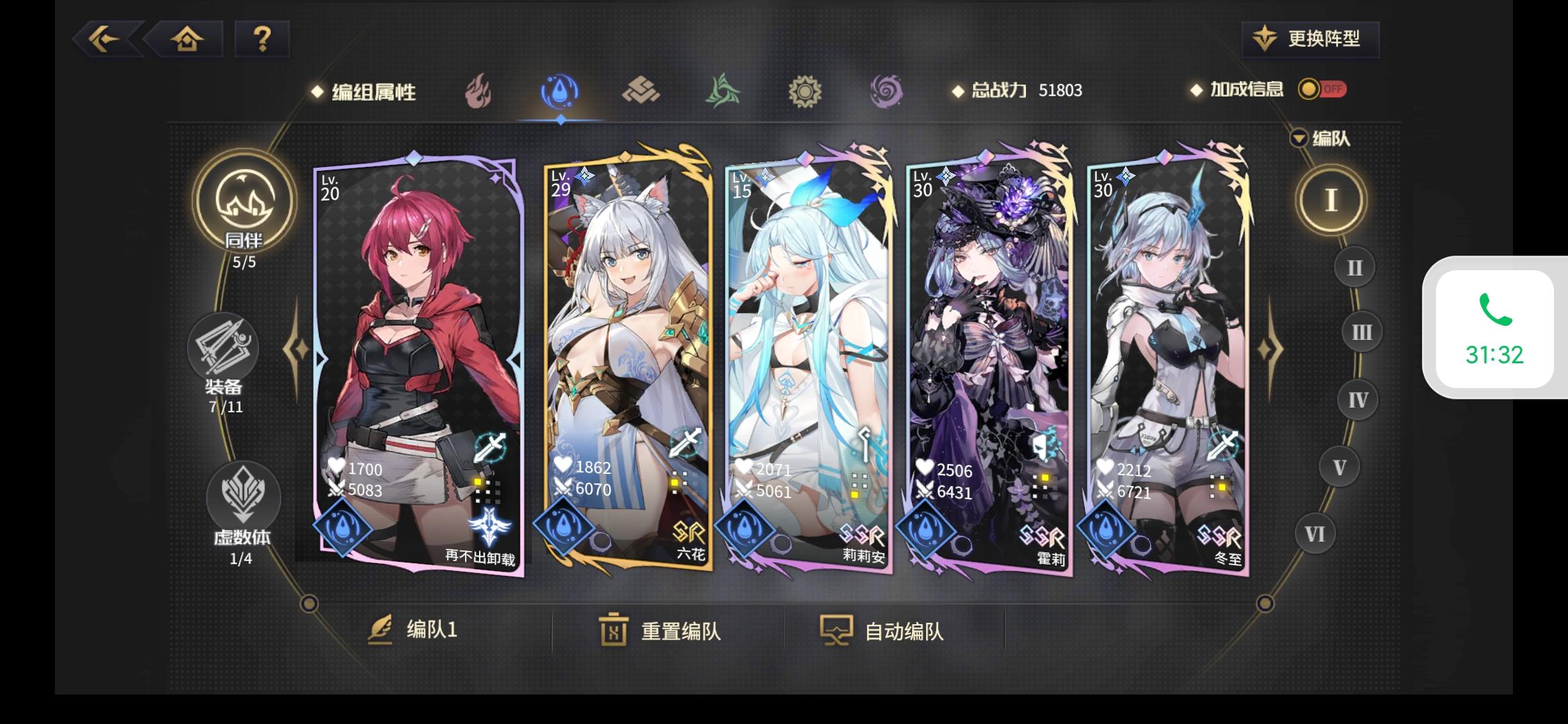Select the green wind element filter icon
The width and height of the screenshot is (1568, 724).
723,92
